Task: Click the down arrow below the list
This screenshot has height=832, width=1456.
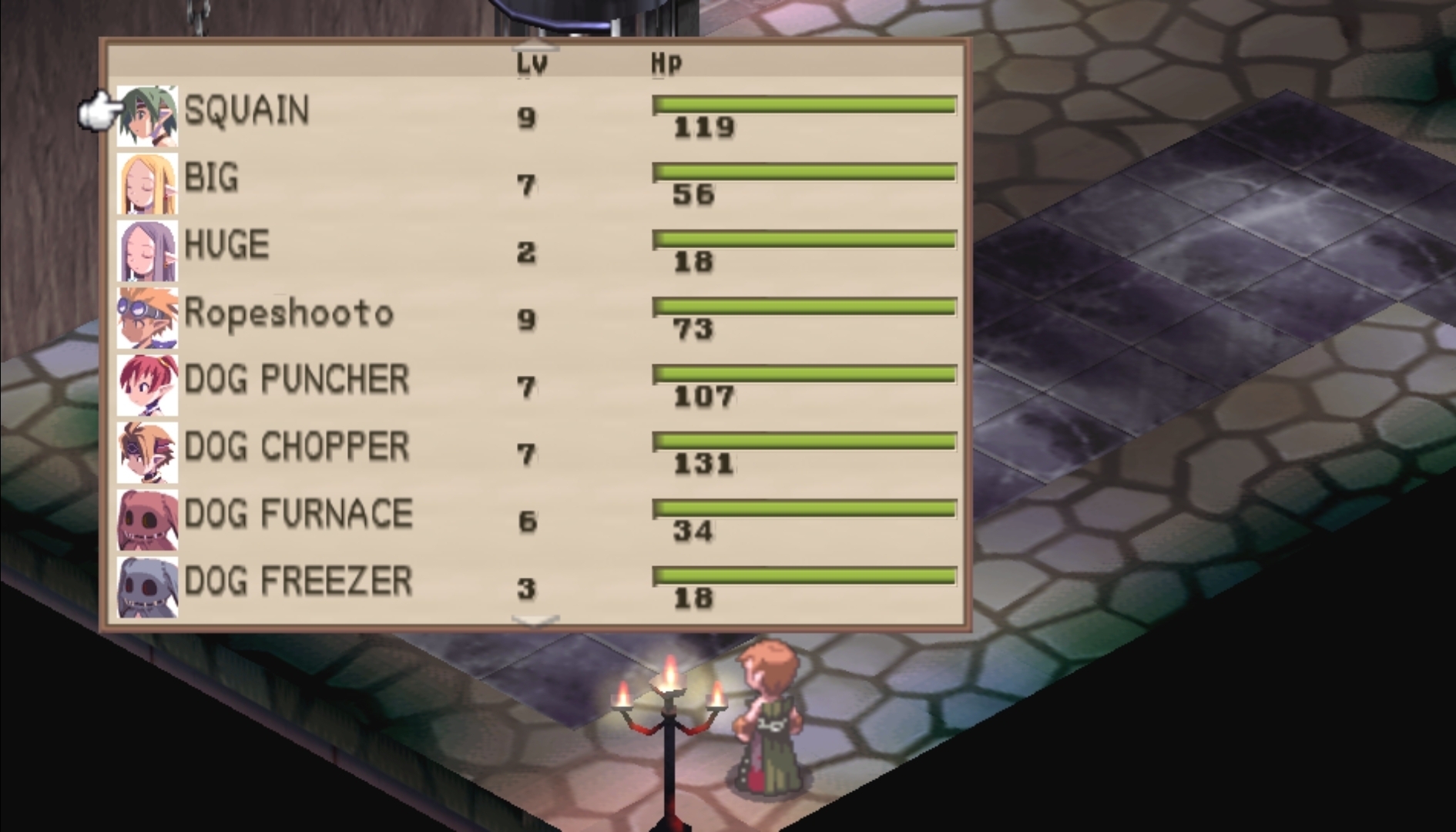Action: point(535,620)
